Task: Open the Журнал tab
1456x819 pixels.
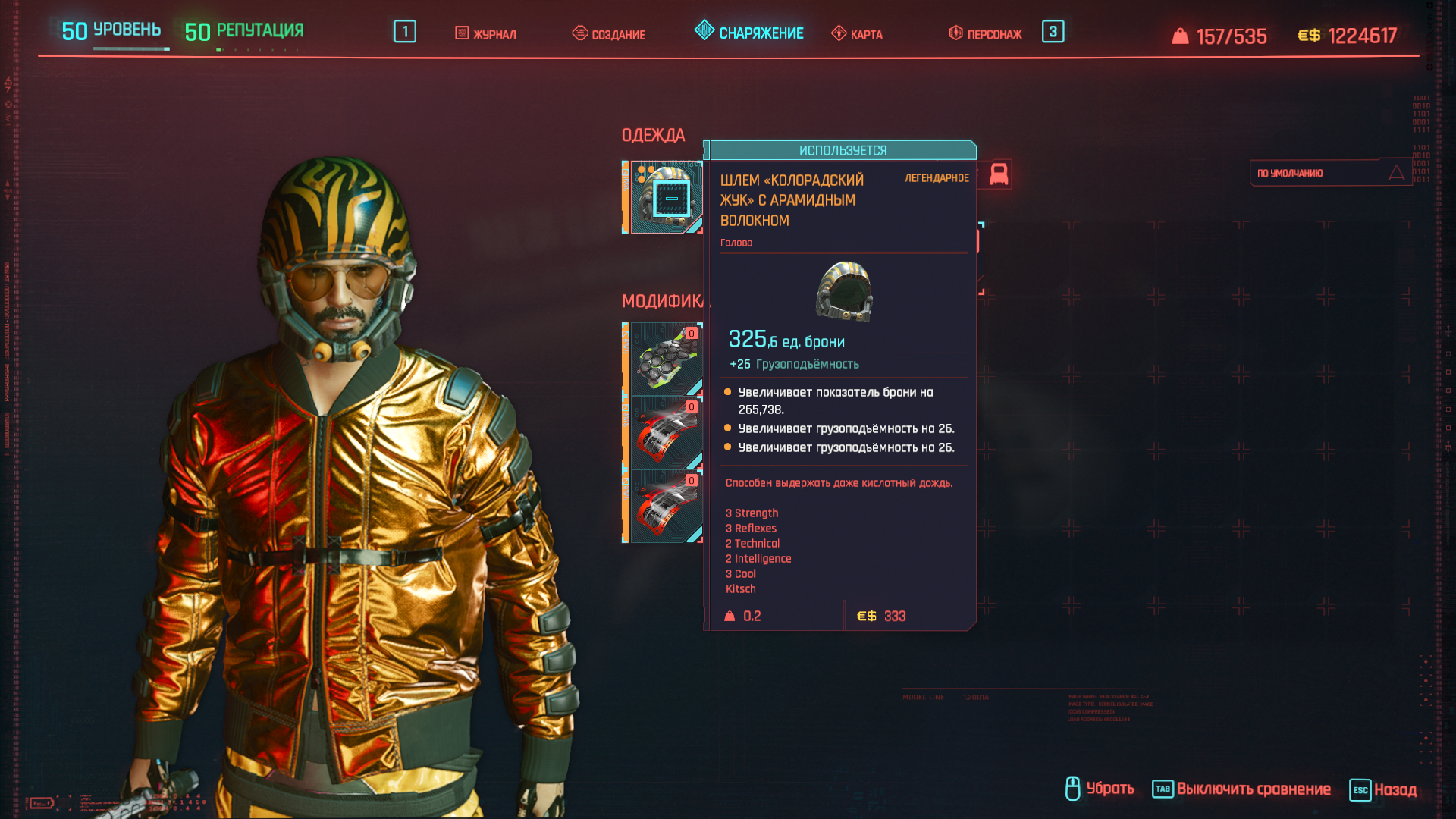Action: [x=485, y=34]
